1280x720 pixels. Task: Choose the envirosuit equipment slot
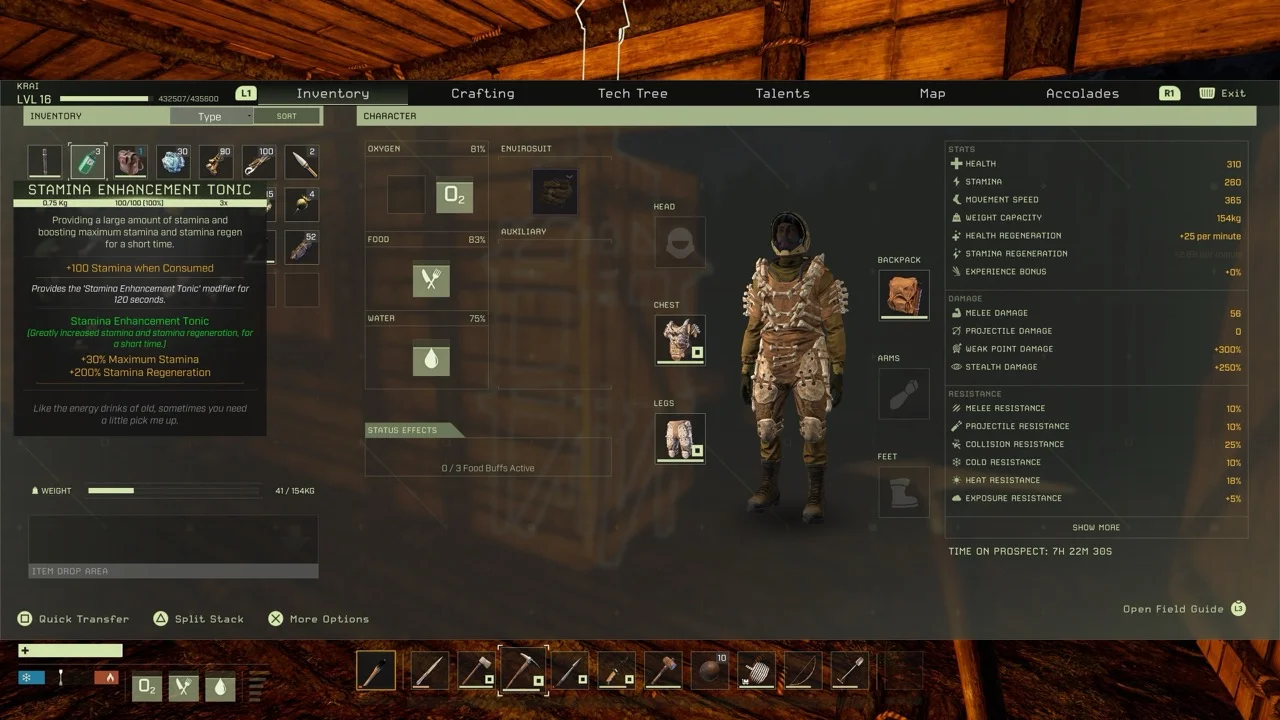tap(554, 191)
